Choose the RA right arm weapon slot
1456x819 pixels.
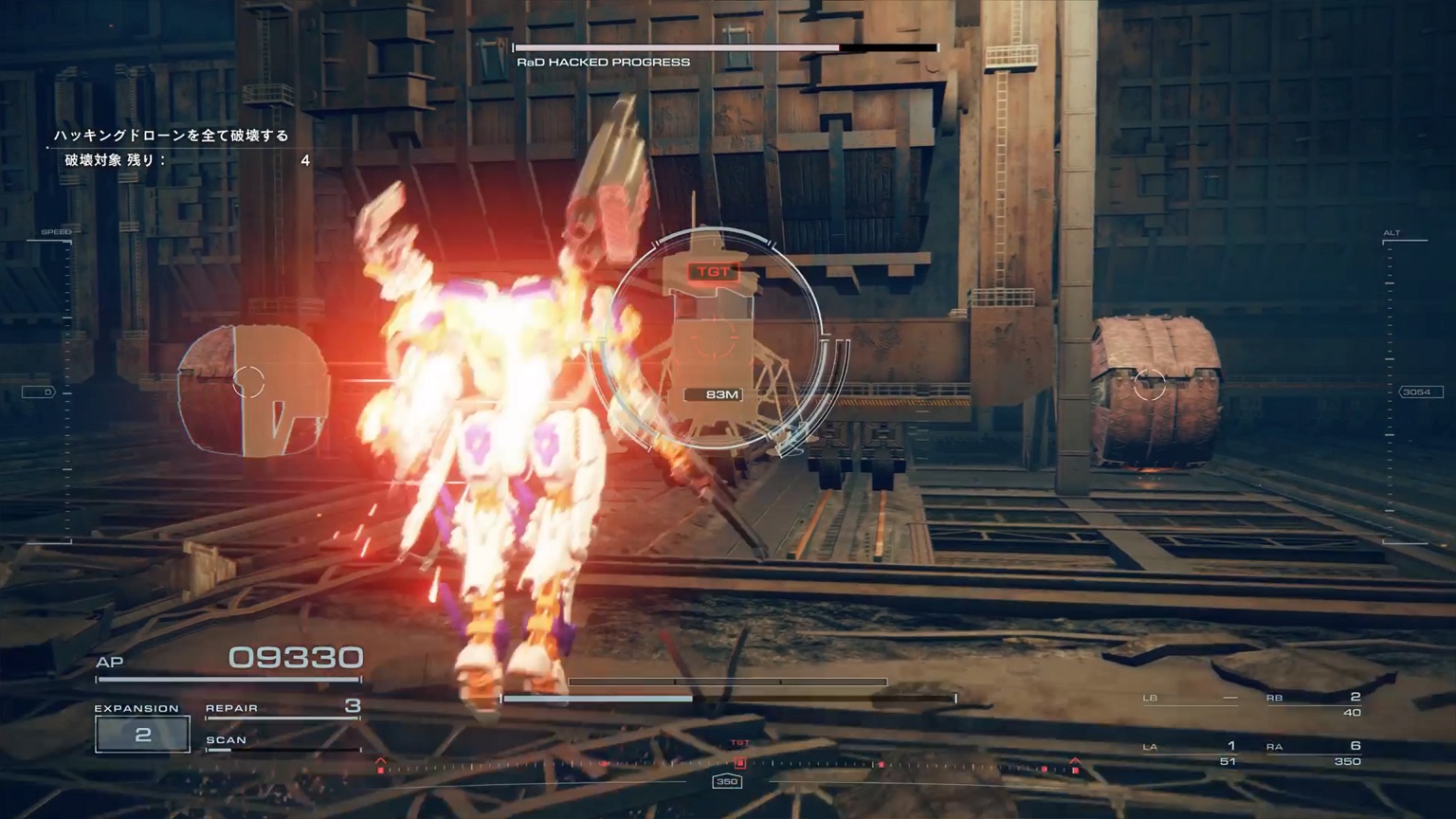pyautogui.click(x=1314, y=753)
